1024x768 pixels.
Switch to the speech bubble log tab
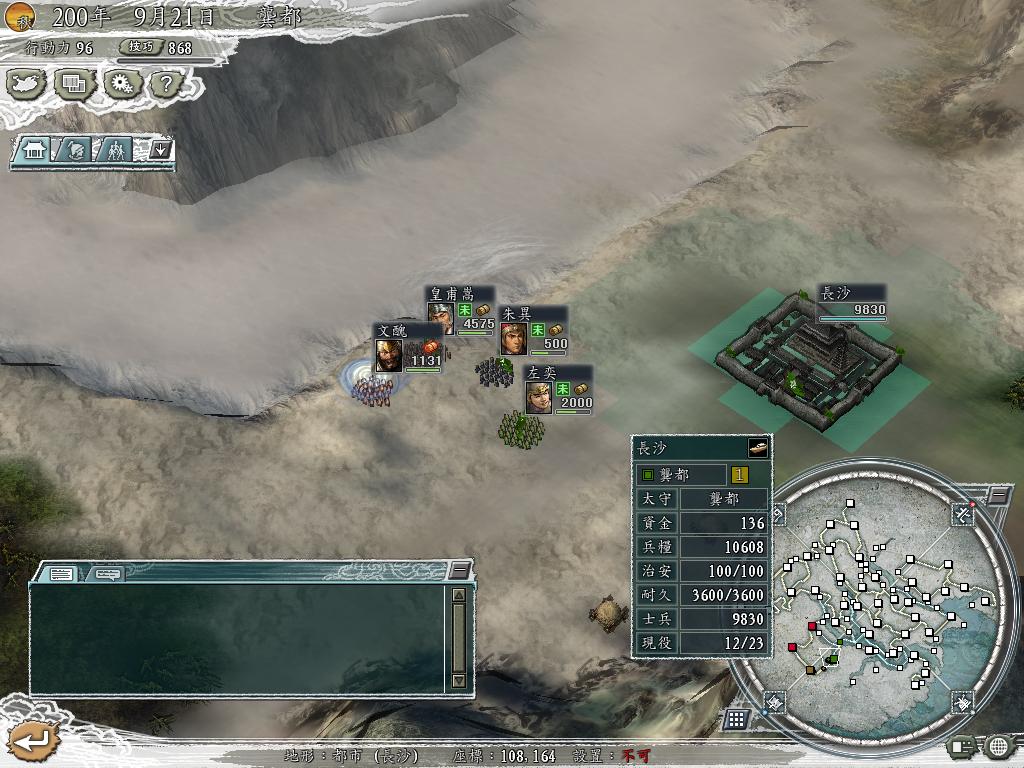[107, 574]
